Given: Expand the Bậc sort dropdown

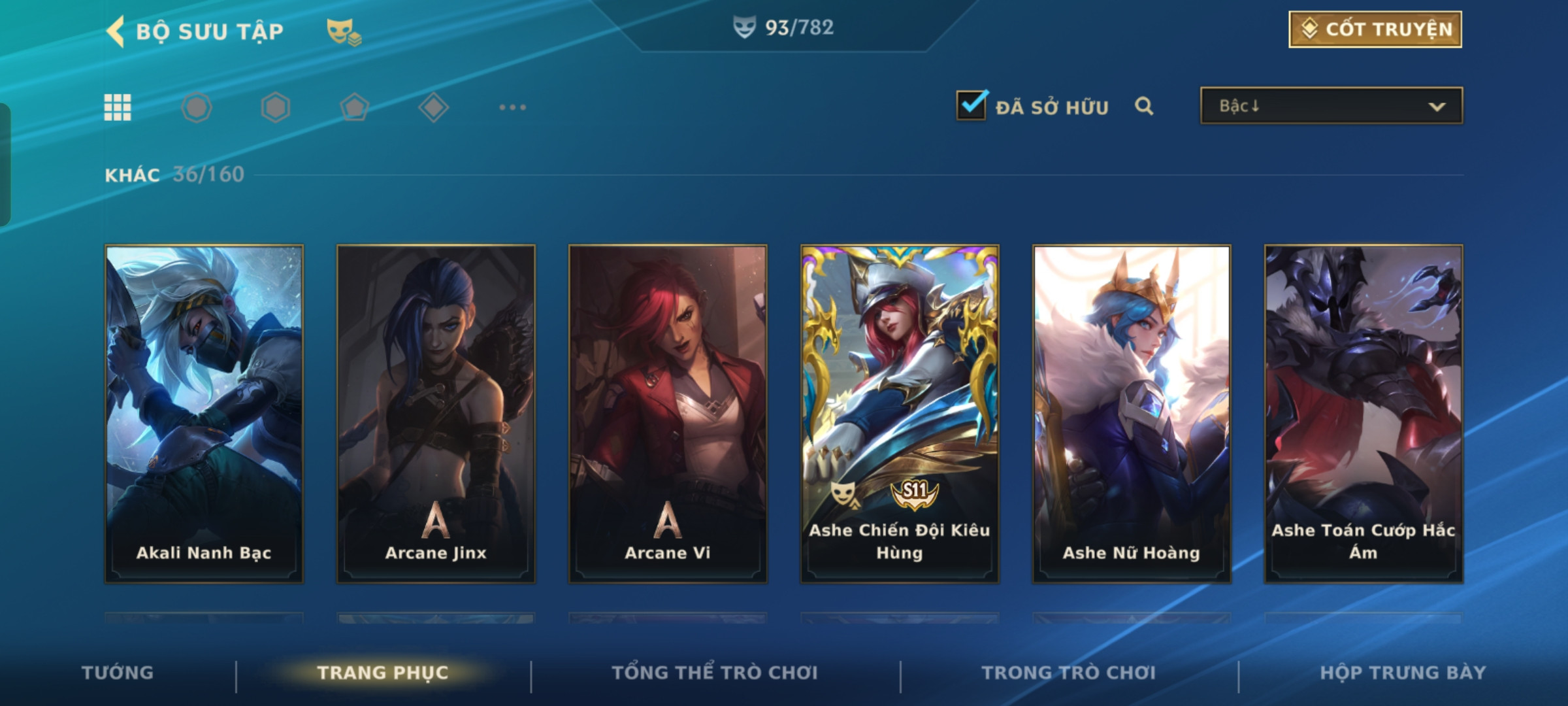Looking at the screenshot, I should 1331,106.
